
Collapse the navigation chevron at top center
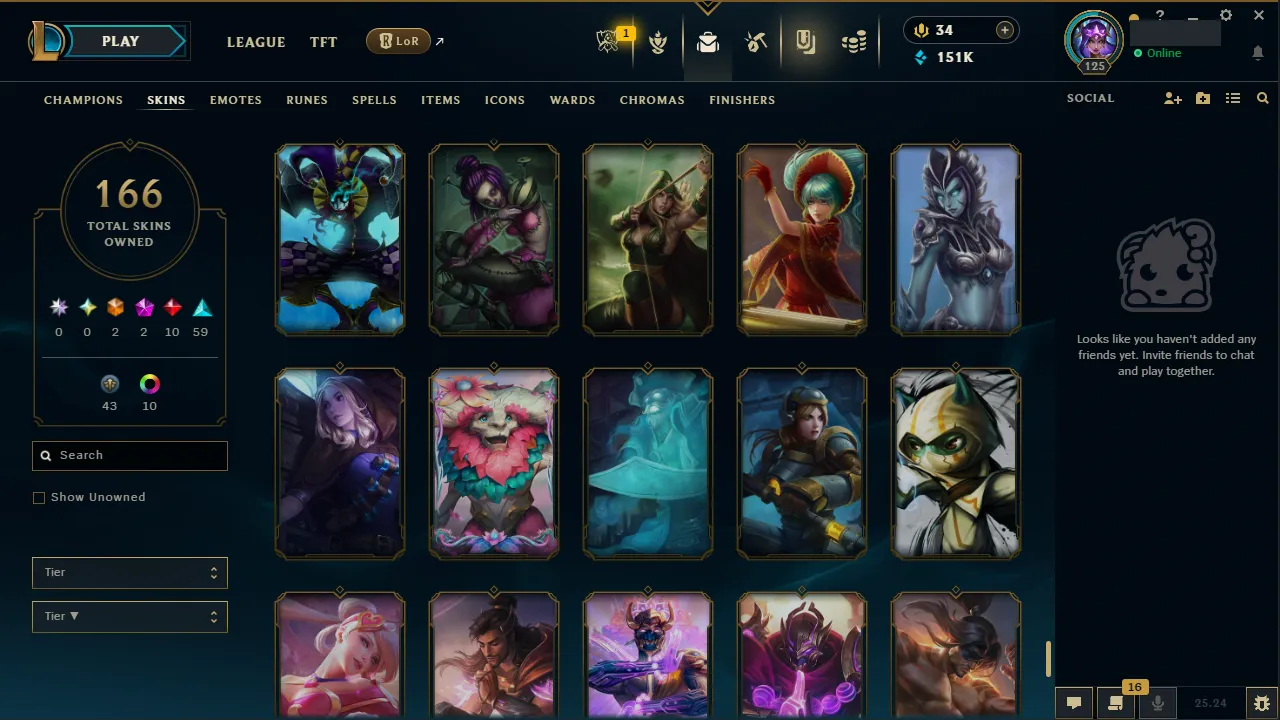point(708,8)
